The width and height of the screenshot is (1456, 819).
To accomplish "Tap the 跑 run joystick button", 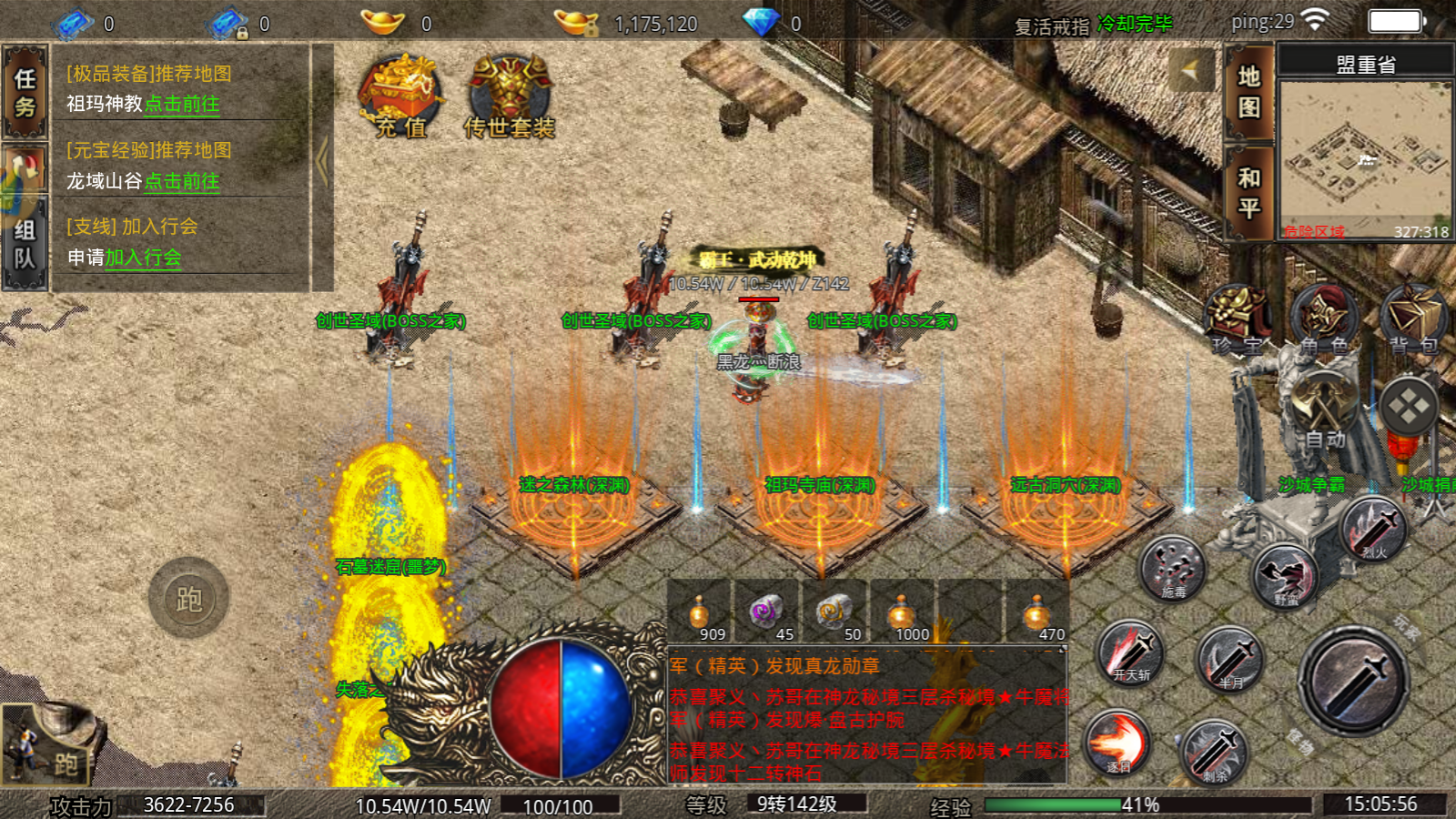I will tap(188, 598).
